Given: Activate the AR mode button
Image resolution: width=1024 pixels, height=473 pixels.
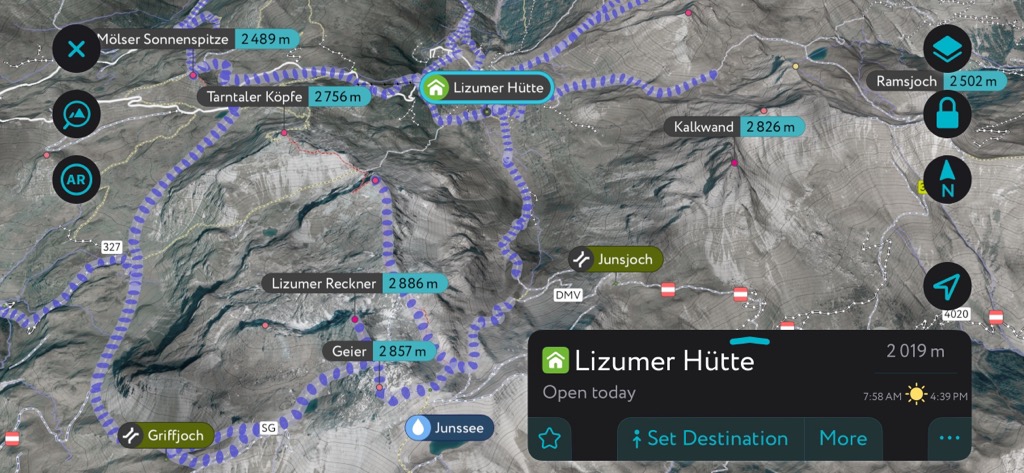Looking at the screenshot, I should (x=76, y=181).
